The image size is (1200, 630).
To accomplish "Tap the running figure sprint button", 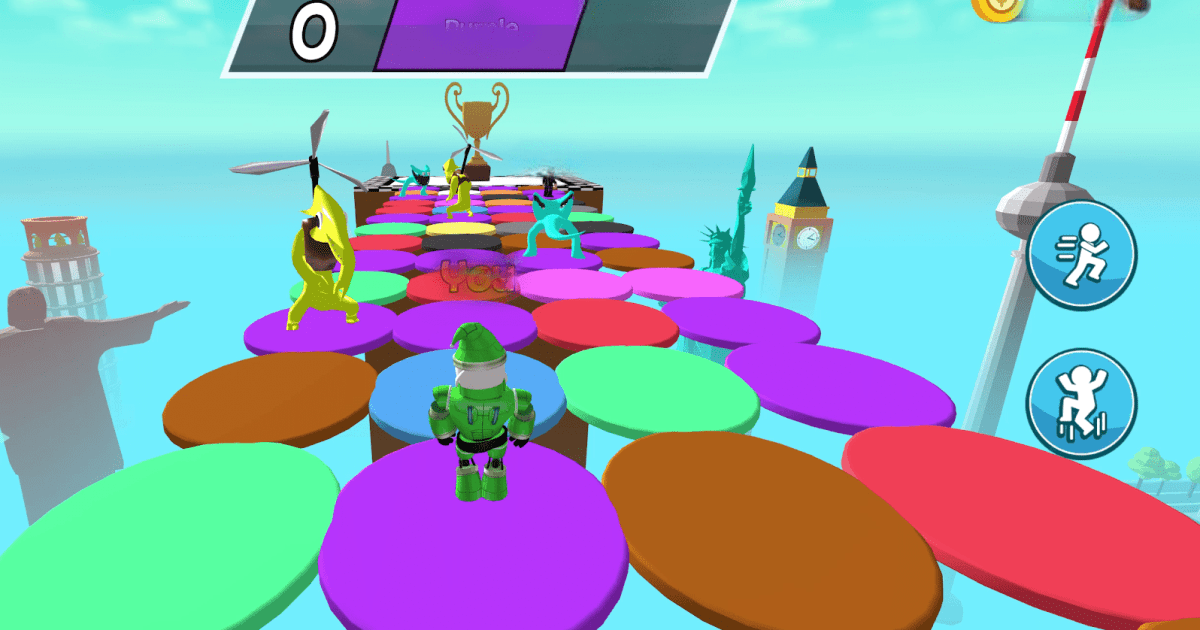I will tap(1081, 254).
